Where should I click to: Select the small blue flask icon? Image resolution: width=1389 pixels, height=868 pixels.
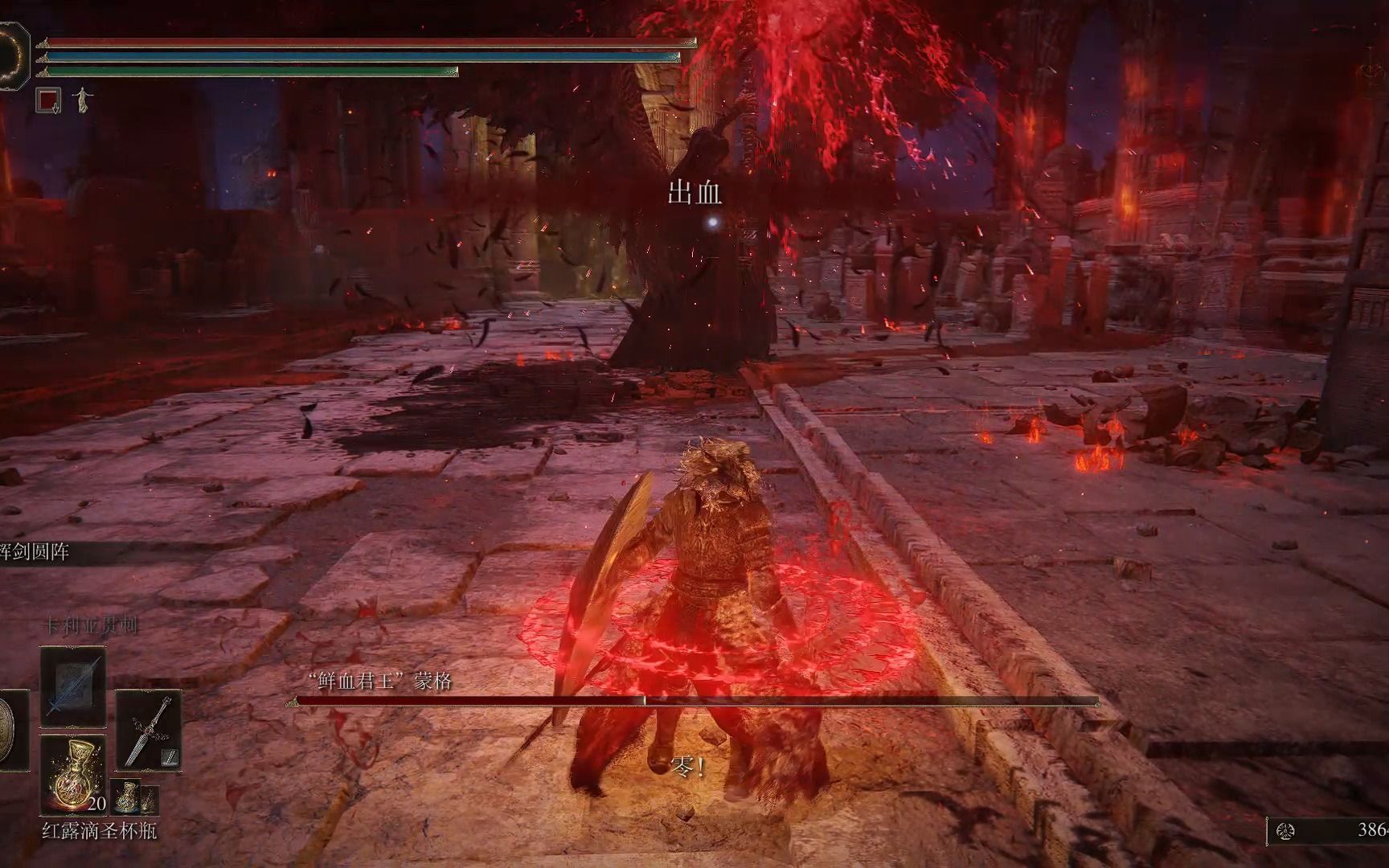coord(125,796)
